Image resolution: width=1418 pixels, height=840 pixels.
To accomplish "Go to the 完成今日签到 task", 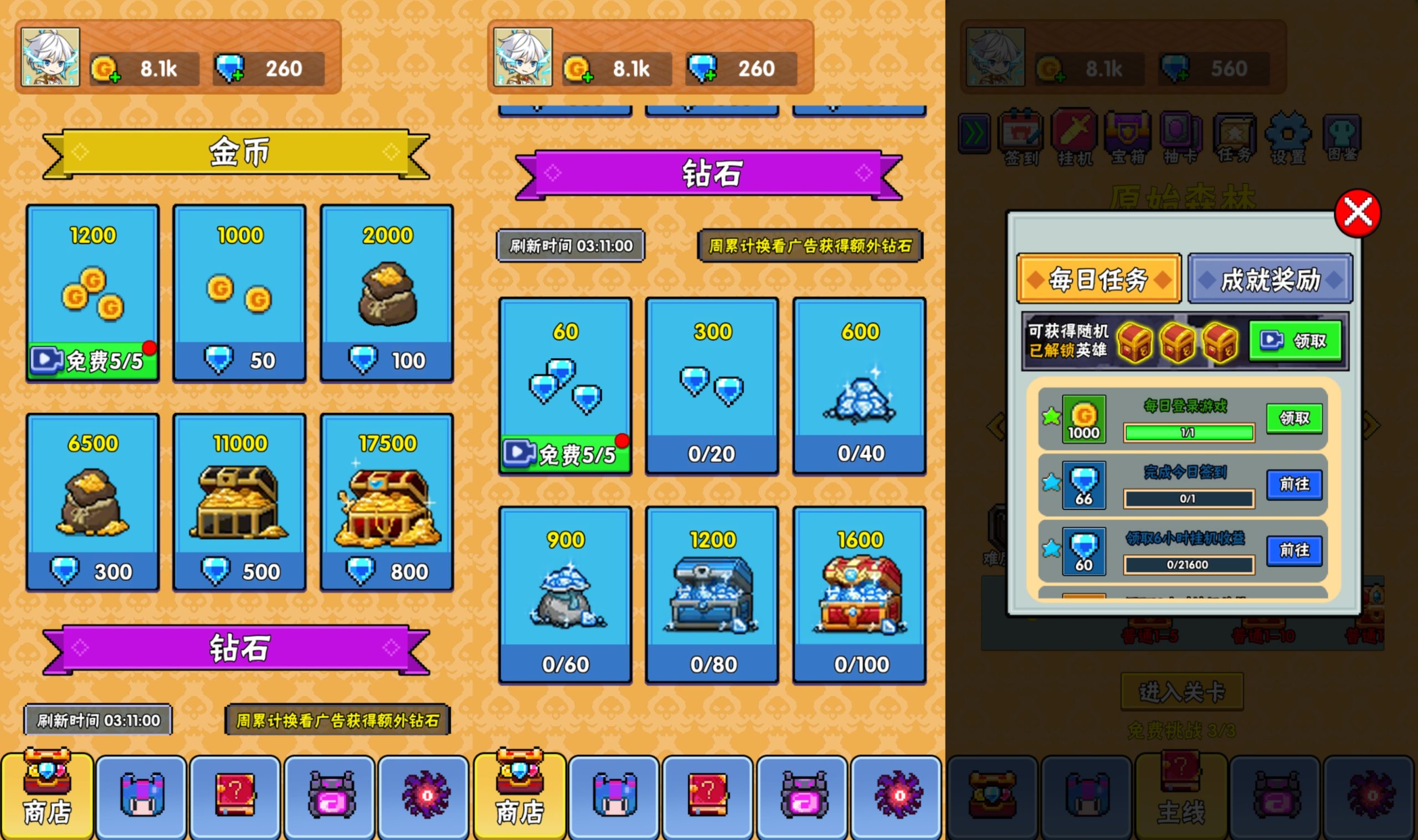I will tap(1294, 485).
